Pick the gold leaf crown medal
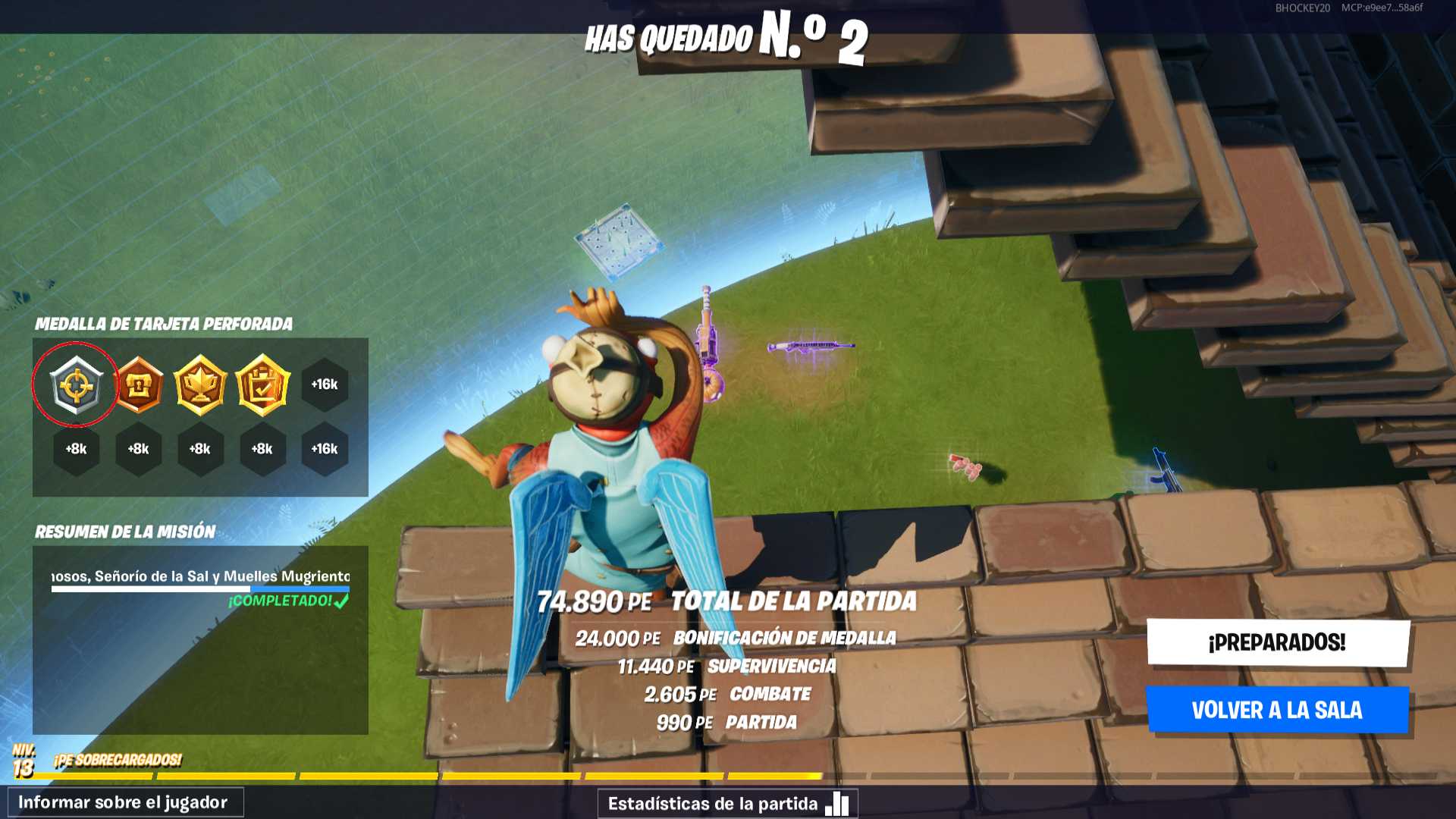Screen dimensions: 1456x819 200,385
